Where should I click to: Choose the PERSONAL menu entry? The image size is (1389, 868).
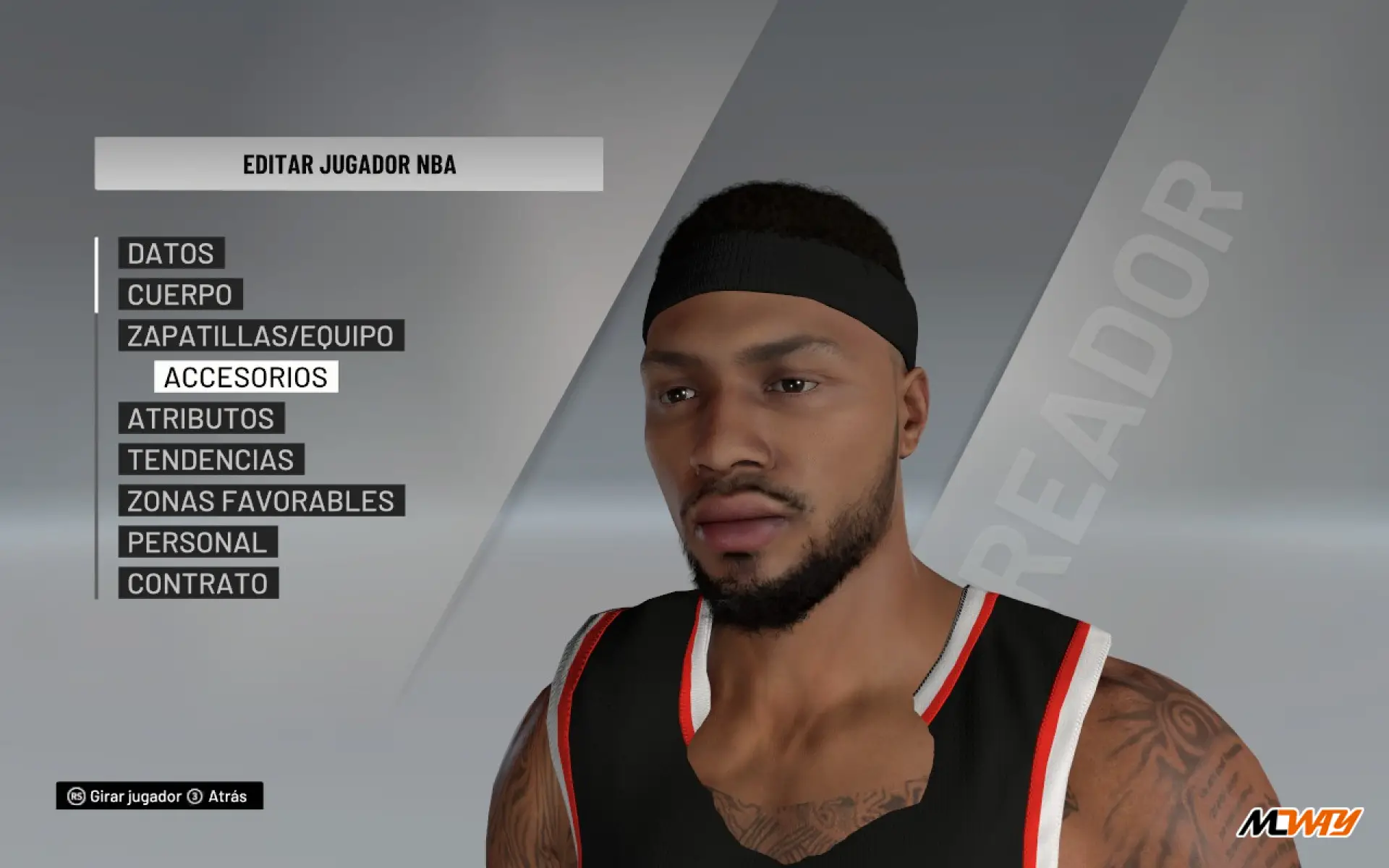(x=197, y=542)
